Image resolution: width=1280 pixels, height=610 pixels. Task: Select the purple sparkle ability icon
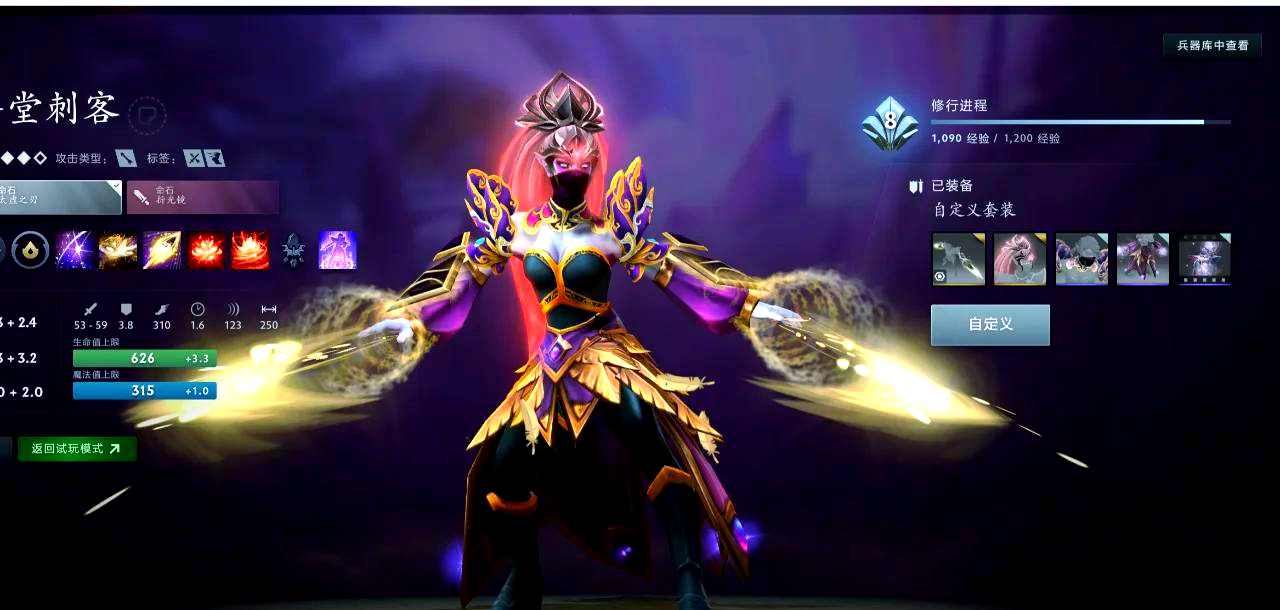[x=75, y=250]
